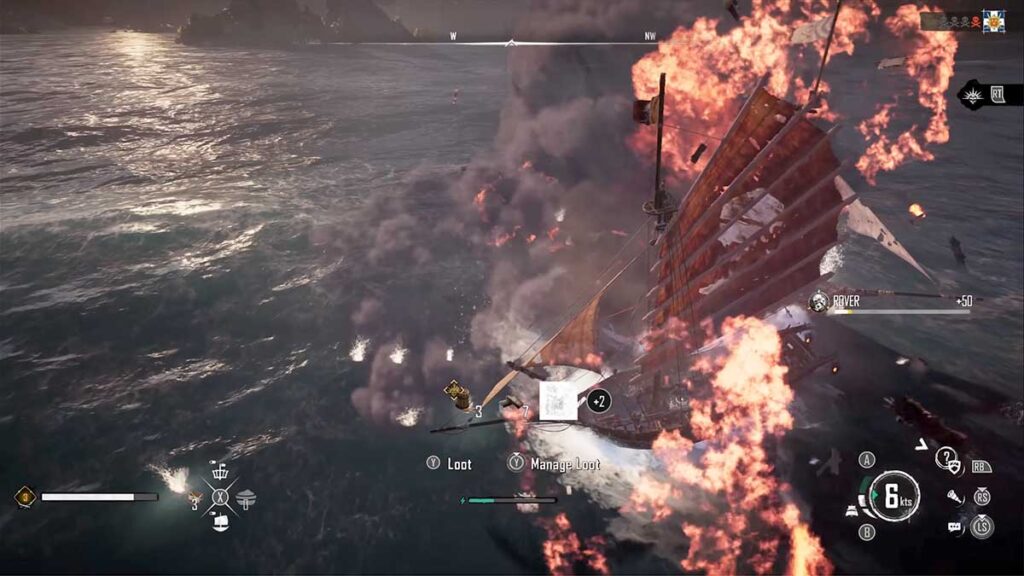The height and width of the screenshot is (576, 1024).
Task: Click the sun faction flag emblem
Action: 993,21
